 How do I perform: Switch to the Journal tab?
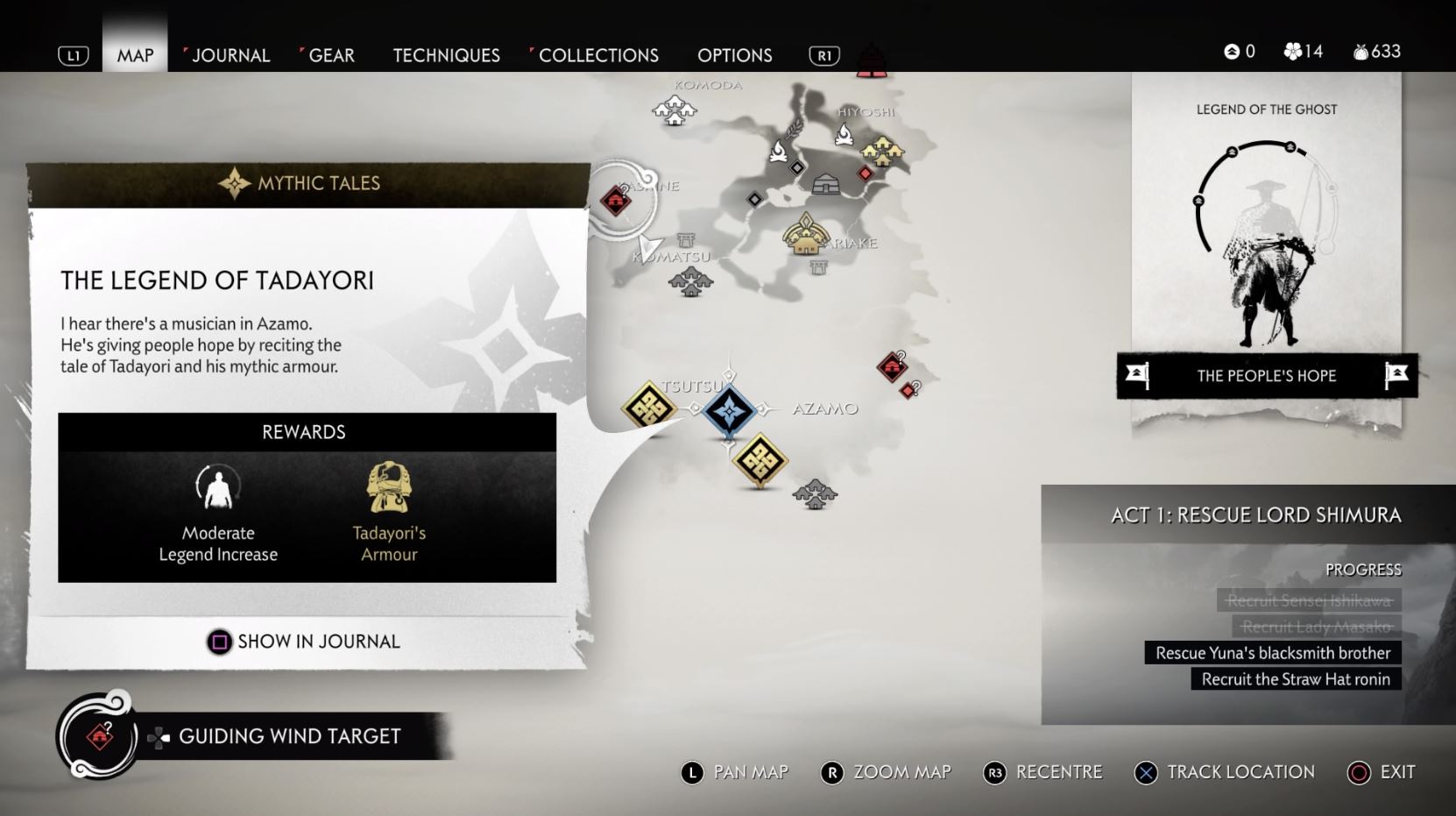coord(230,55)
